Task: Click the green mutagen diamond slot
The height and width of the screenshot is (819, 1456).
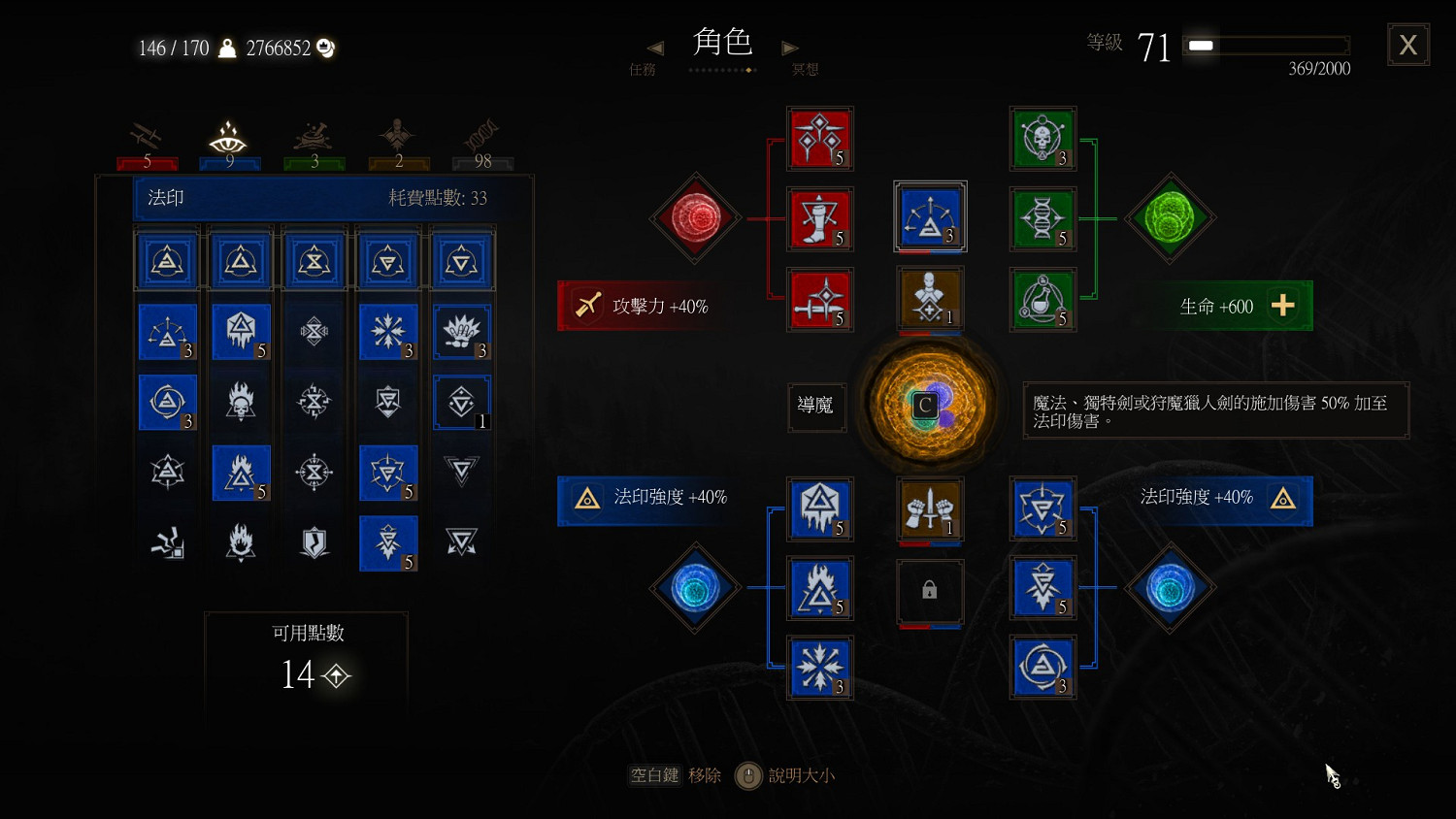Action: [x=1171, y=217]
